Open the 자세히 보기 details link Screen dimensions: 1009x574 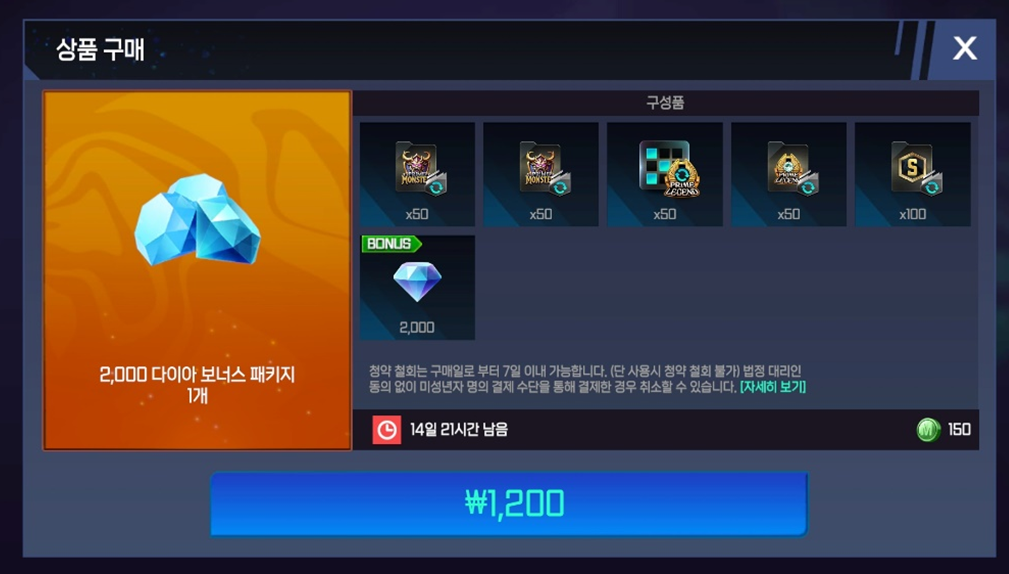(x=772, y=387)
